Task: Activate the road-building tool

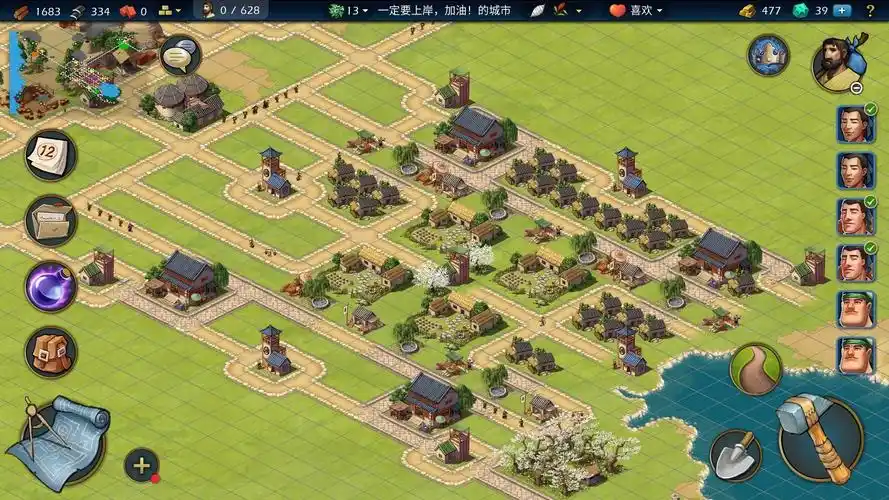Action: click(755, 369)
